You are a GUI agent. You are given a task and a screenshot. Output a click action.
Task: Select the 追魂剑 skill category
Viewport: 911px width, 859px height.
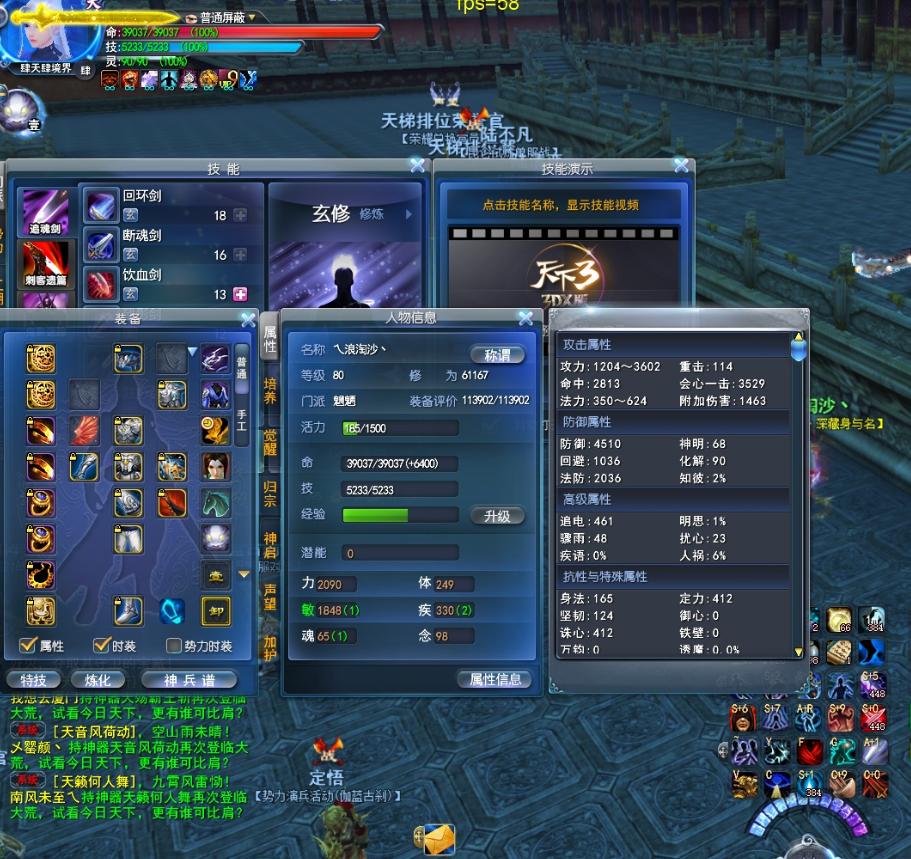(46, 212)
